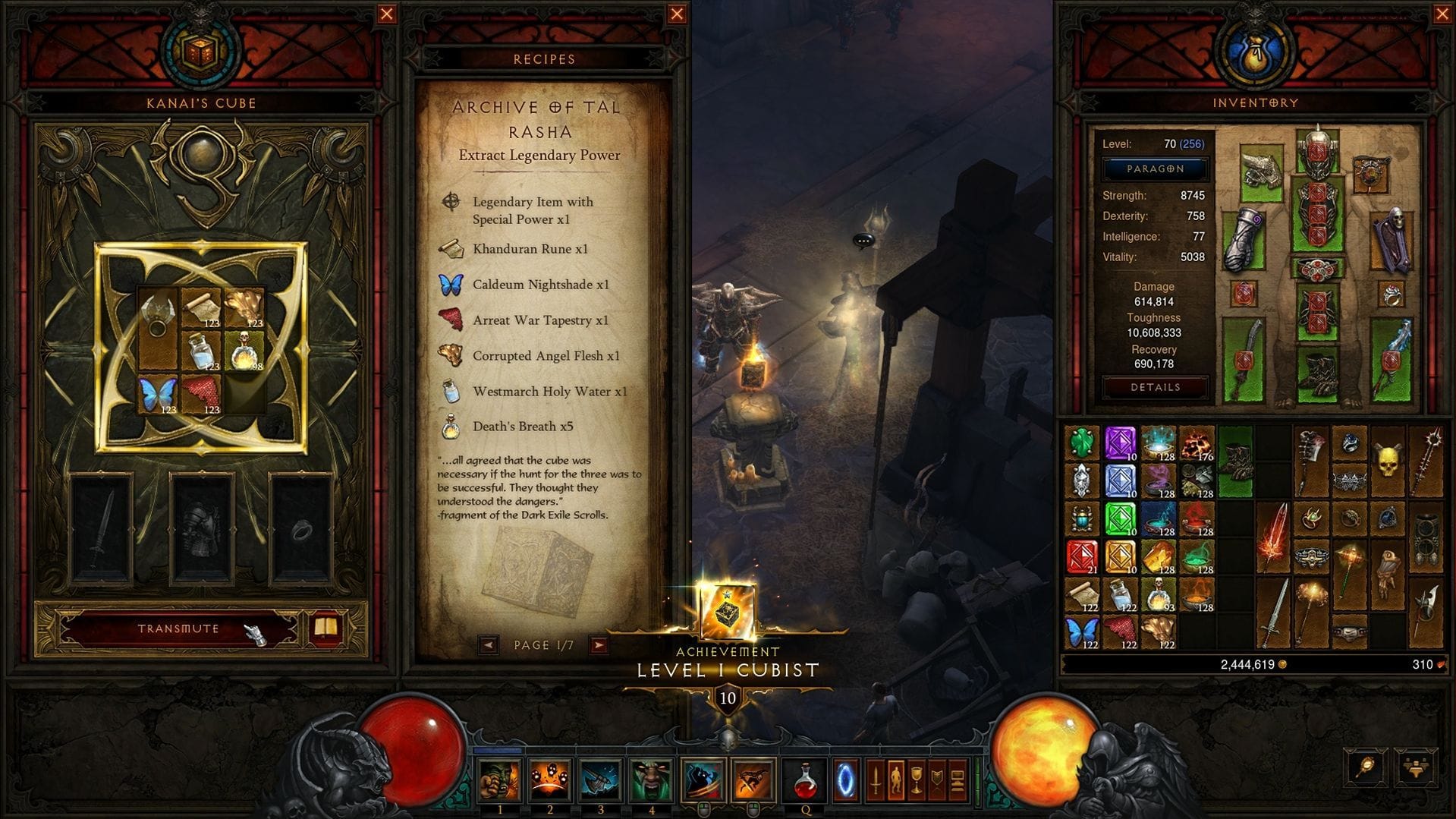Select the Death's Breath stack in the cube grid
The height and width of the screenshot is (819, 1456).
click(x=244, y=351)
